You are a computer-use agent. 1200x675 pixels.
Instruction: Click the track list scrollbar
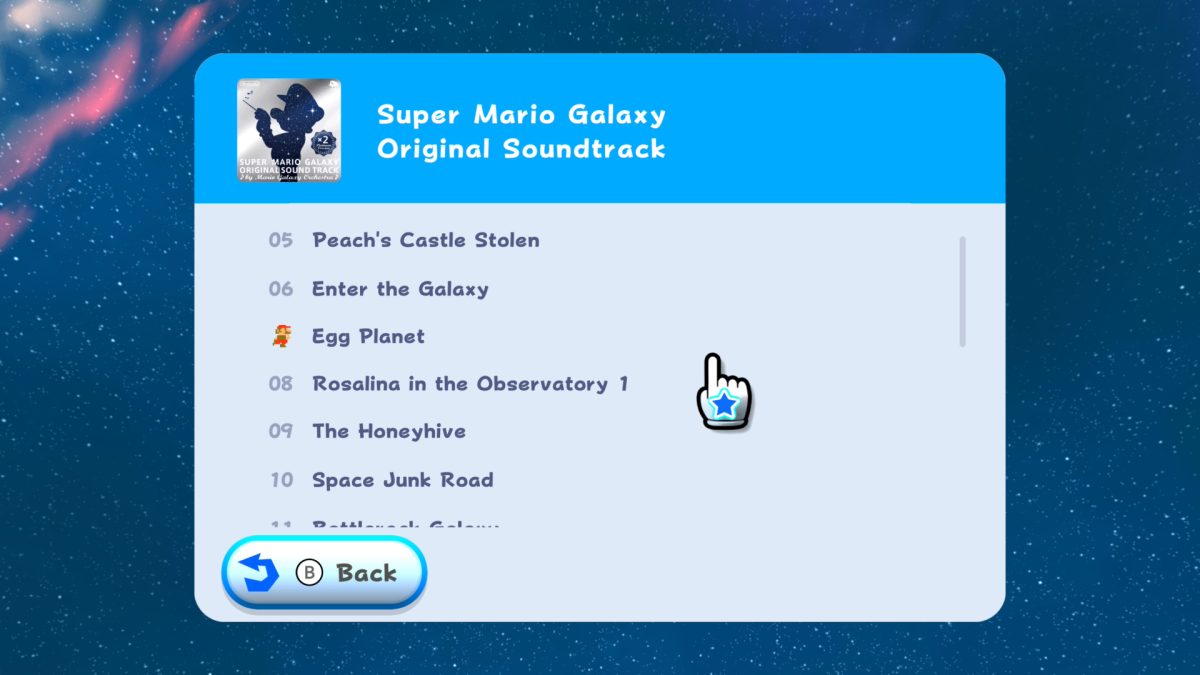tap(962, 292)
